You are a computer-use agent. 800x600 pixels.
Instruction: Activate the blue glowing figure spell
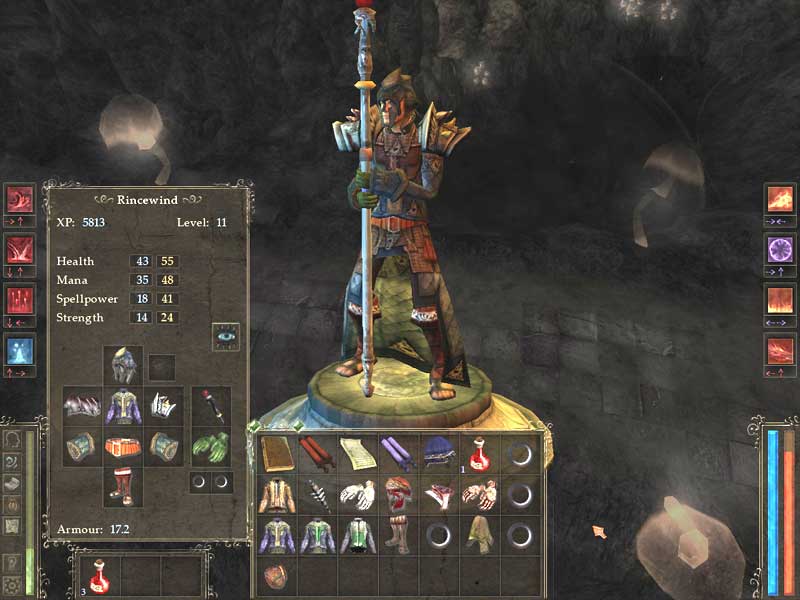tap(20, 350)
